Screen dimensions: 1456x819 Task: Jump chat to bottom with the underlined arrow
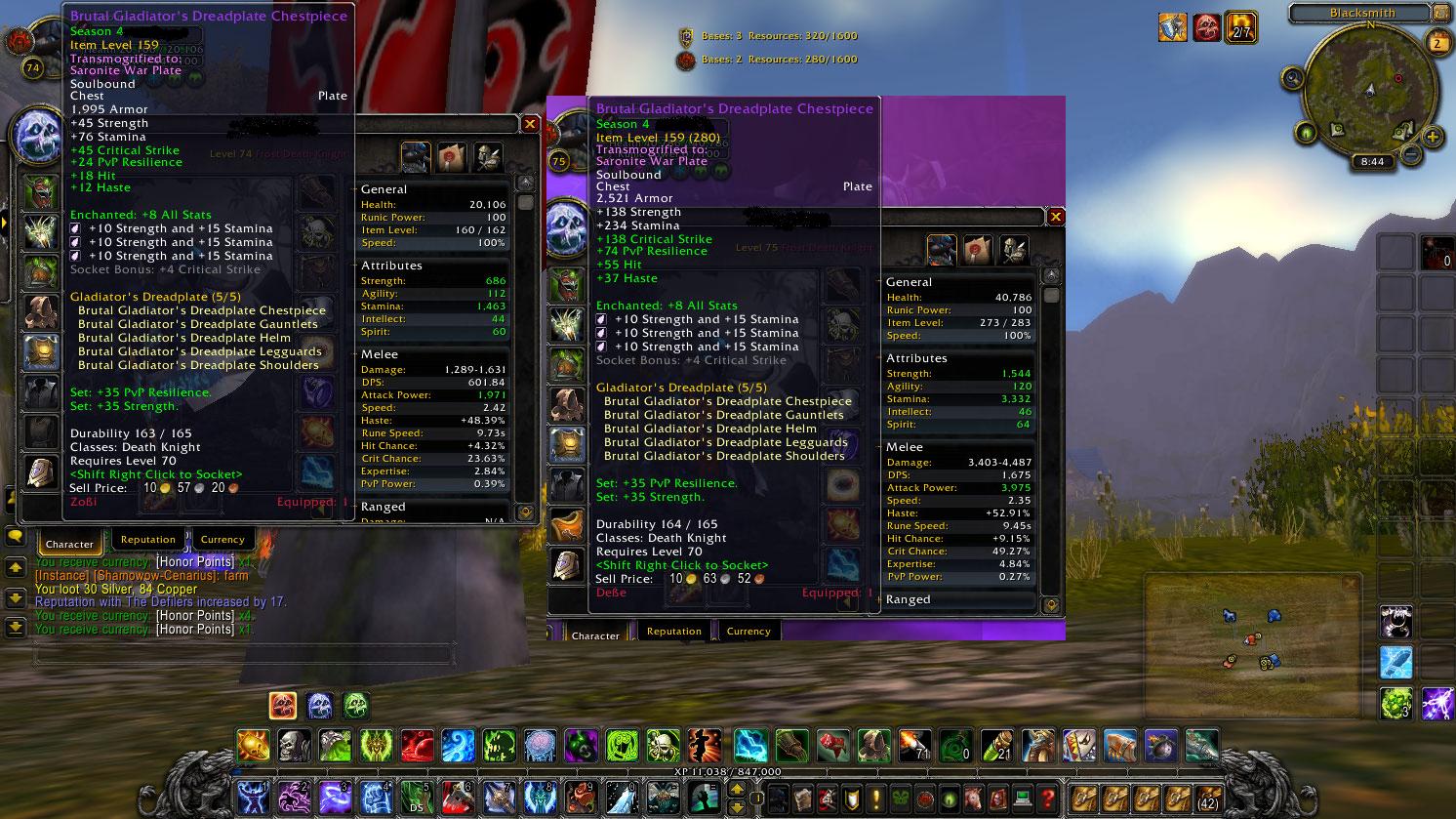click(16, 626)
